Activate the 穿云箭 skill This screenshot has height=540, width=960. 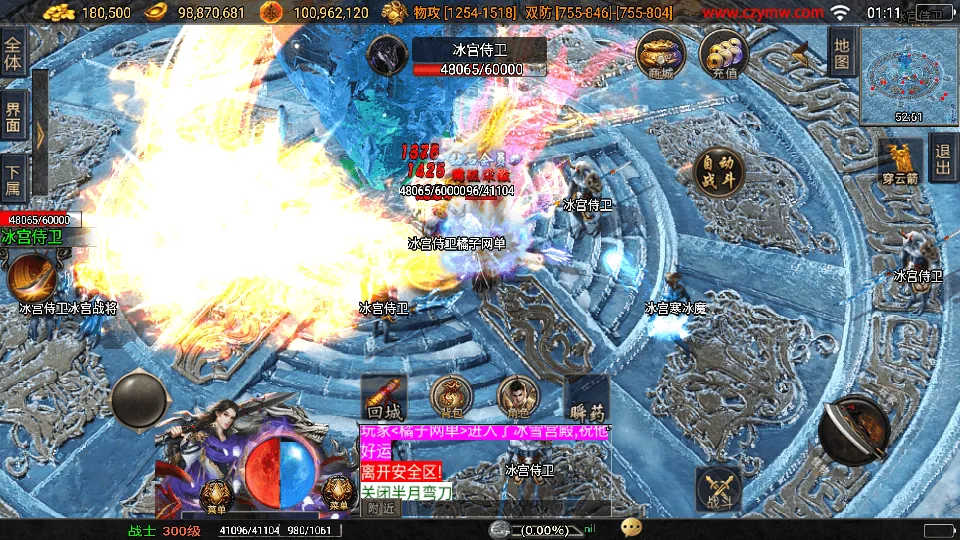pos(900,160)
